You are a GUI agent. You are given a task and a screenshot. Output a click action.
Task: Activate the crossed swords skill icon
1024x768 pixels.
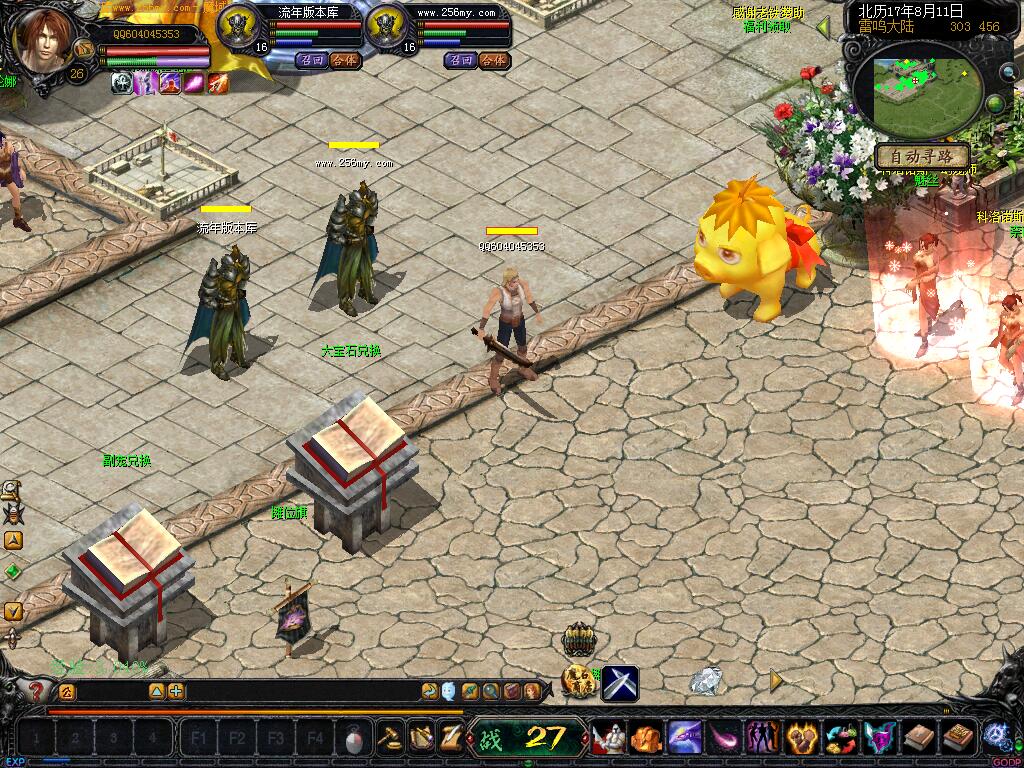pyautogui.click(x=620, y=684)
